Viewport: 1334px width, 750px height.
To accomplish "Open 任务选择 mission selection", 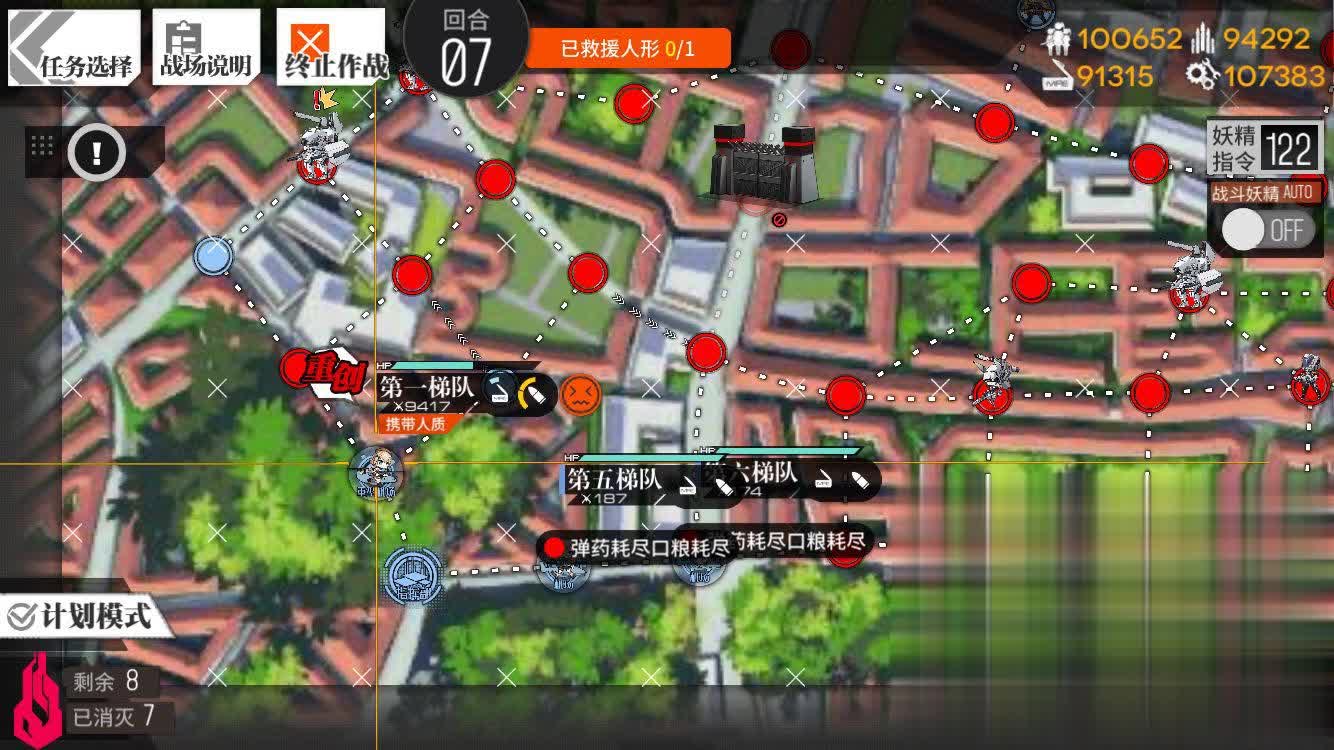I will 75,44.
